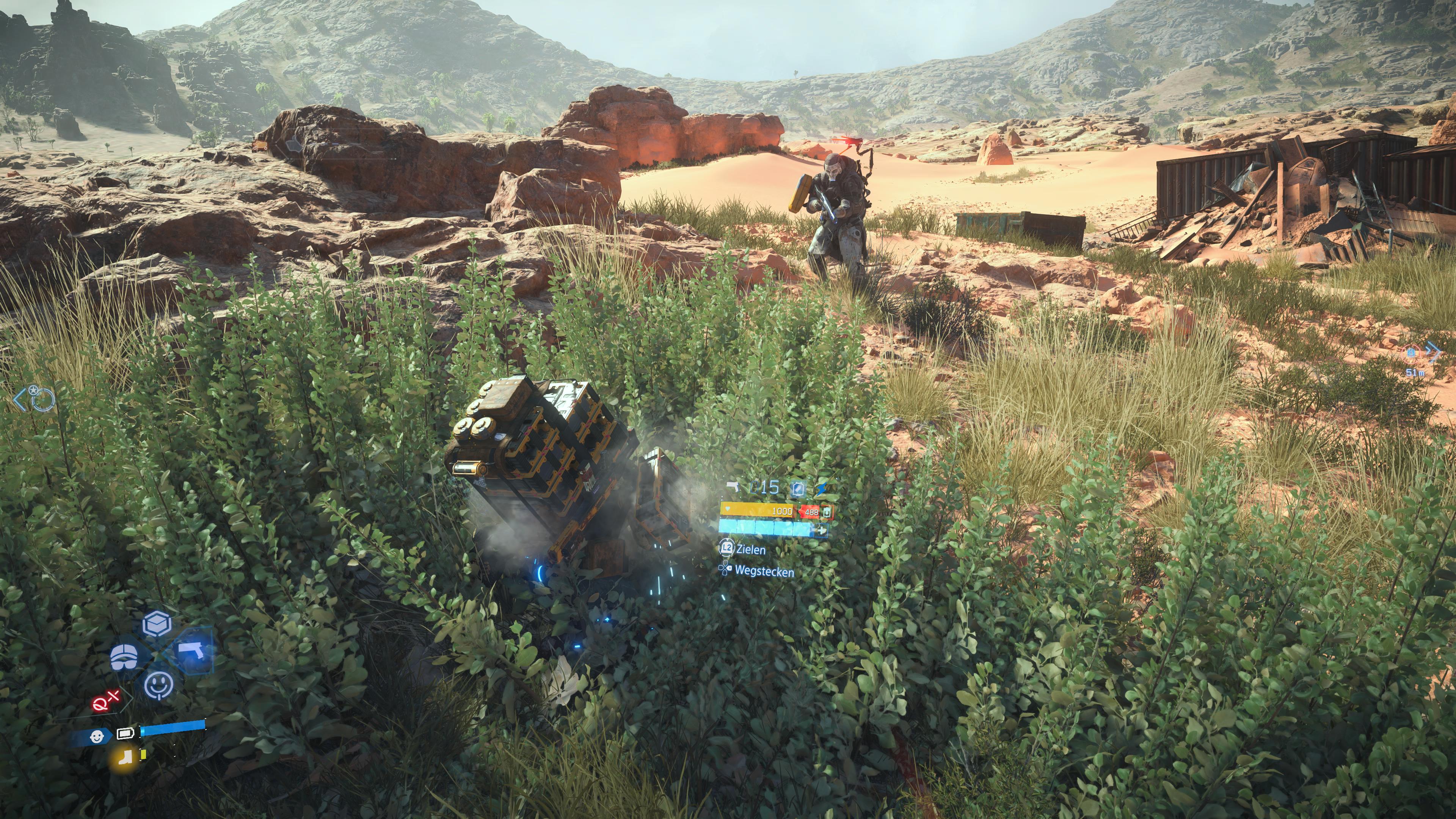
Task: Click the yellow boot durability icon
Action: (126, 758)
